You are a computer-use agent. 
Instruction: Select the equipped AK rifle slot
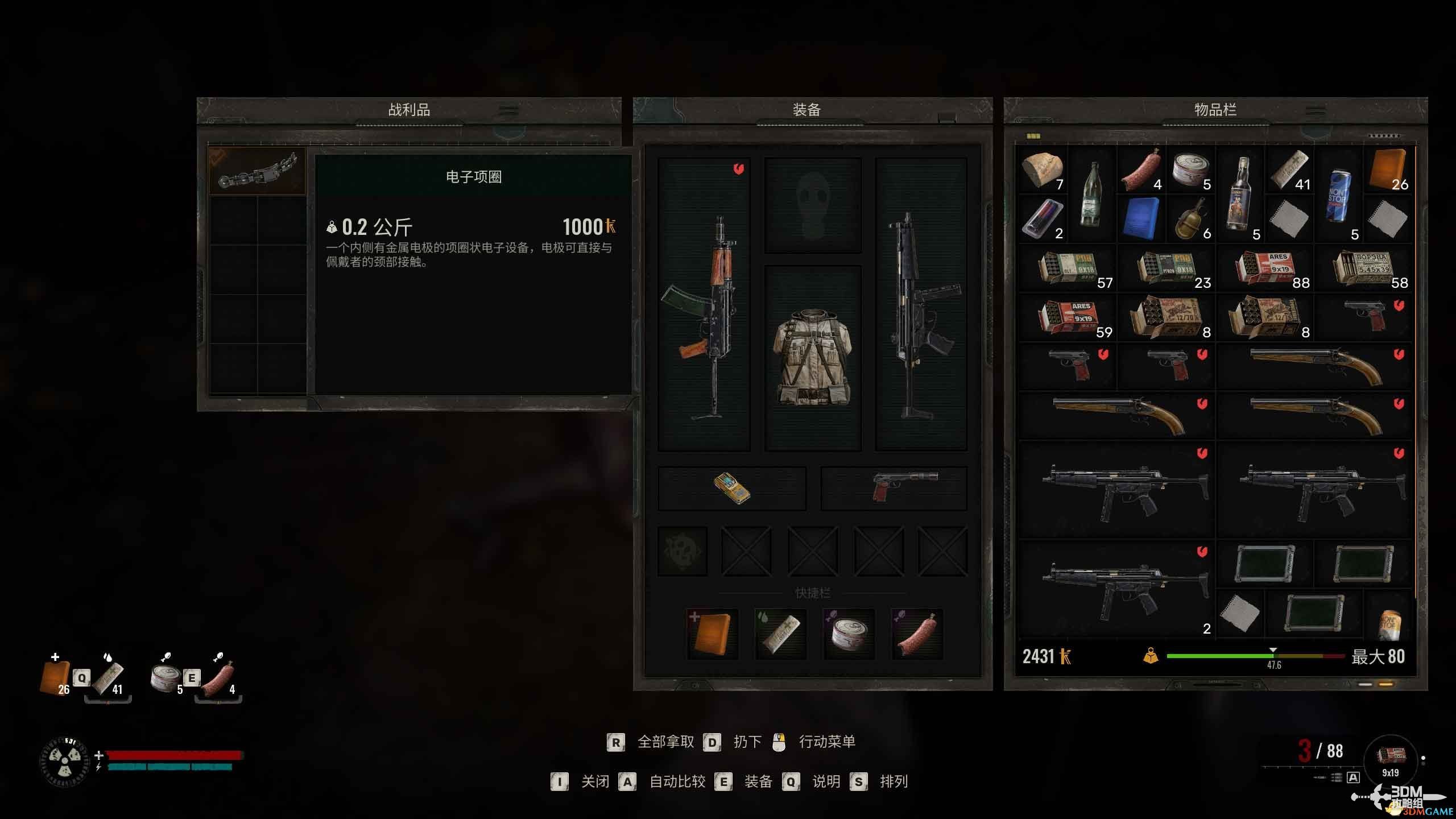704,304
